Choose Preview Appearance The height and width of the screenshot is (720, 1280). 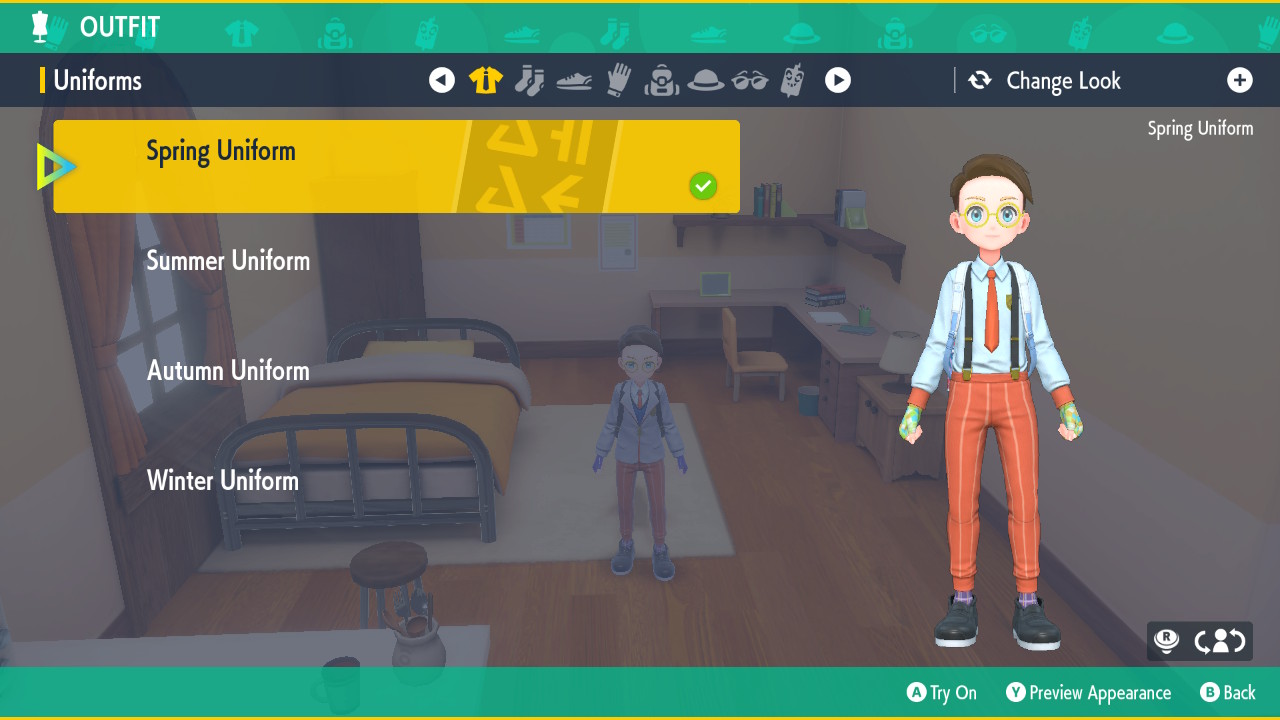[x=1088, y=693]
